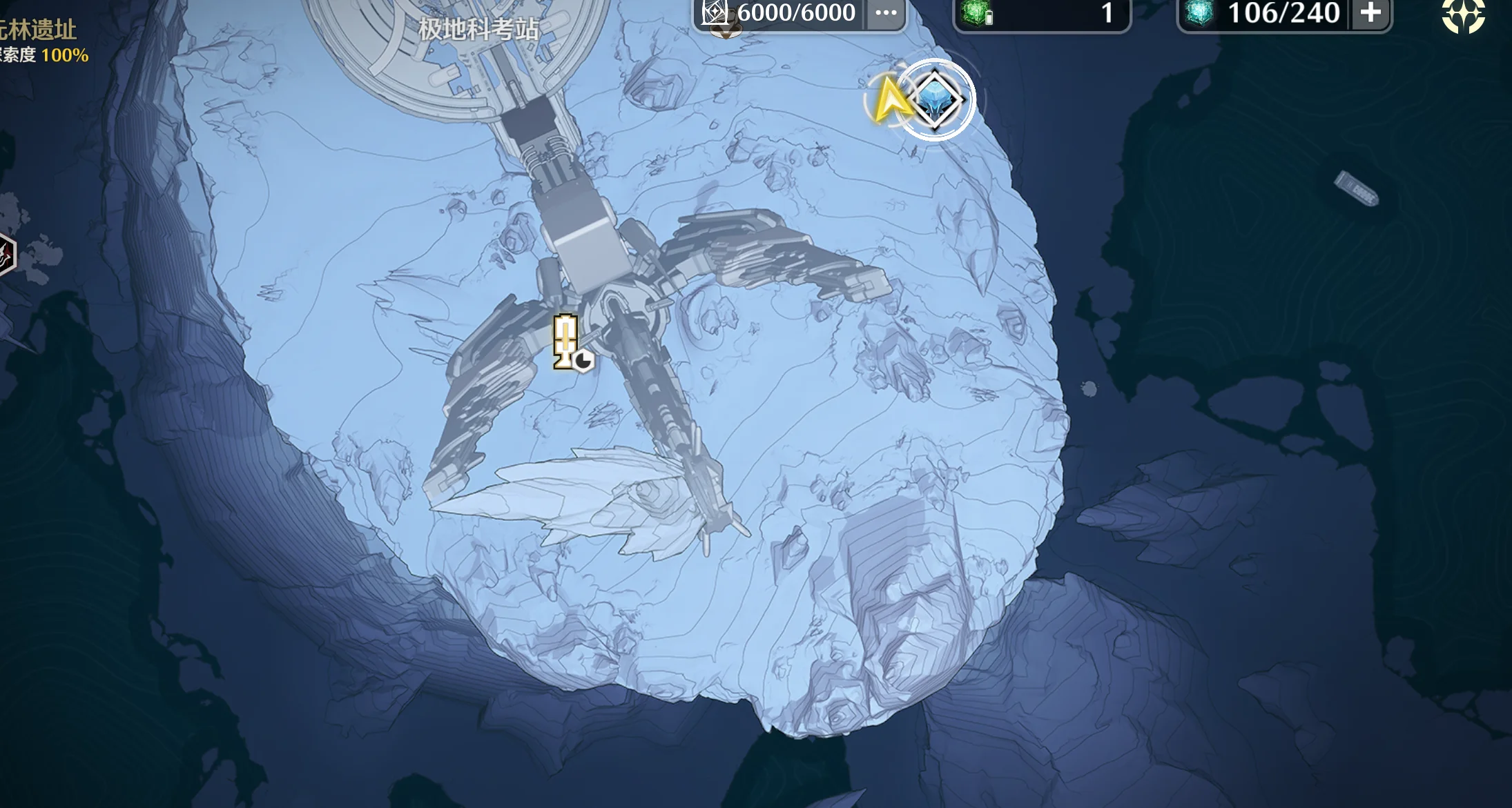Click the plus button beside 106/240
1512x808 pixels.
(1370, 12)
